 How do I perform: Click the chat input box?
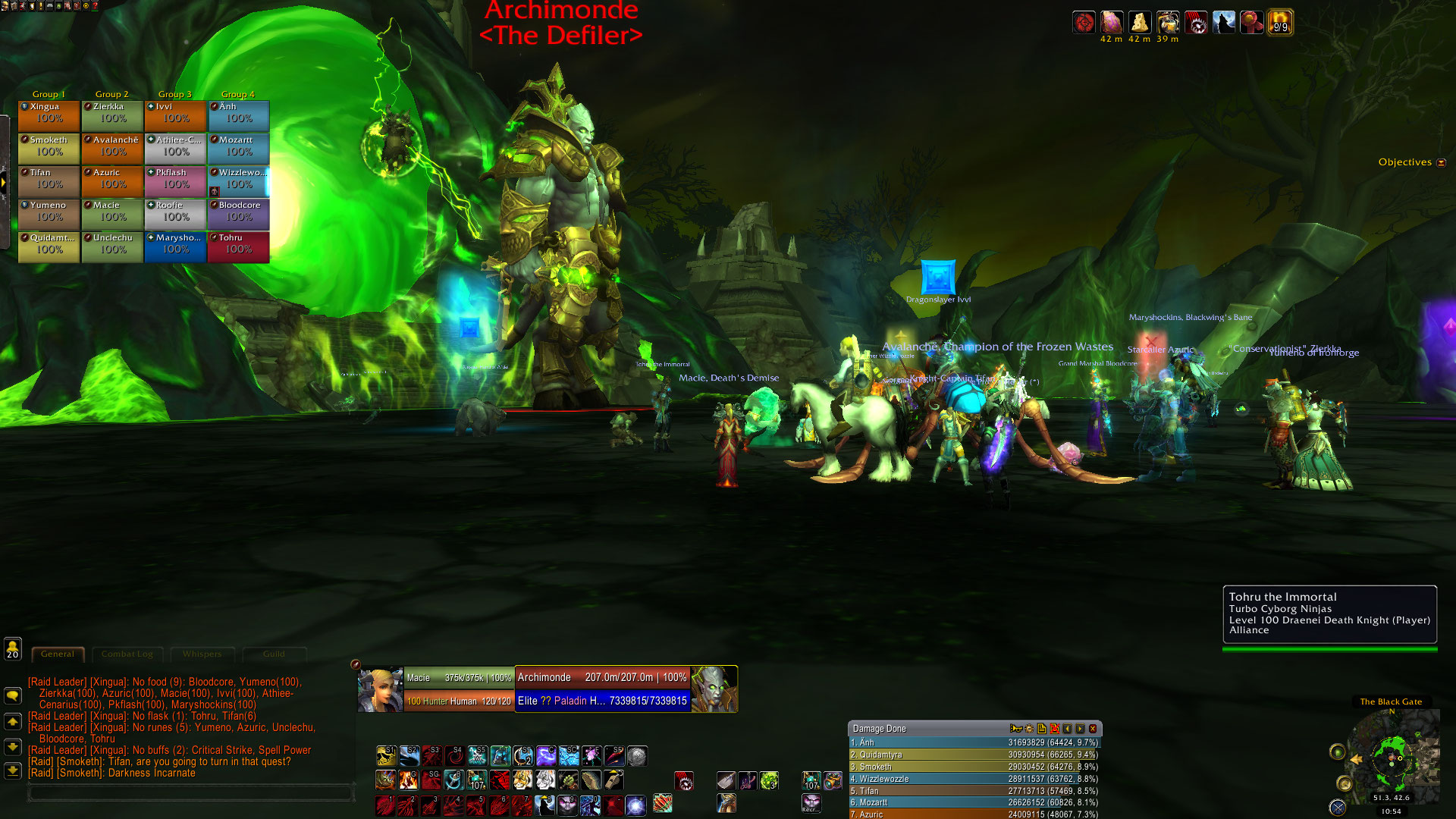[x=190, y=793]
